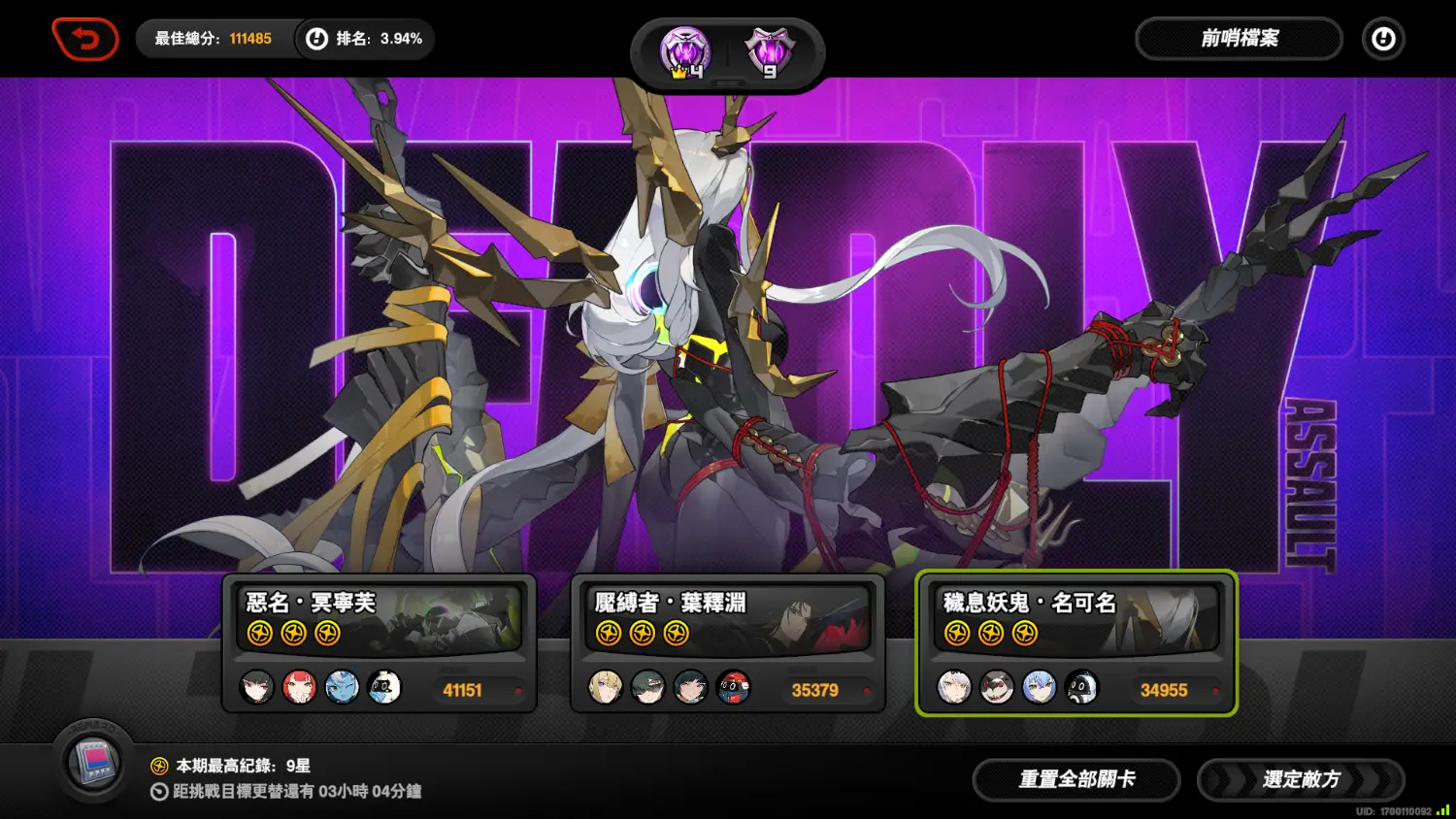Open the 前哨檔案 outpost archive
This screenshot has height=819, width=1456.
click(x=1239, y=39)
